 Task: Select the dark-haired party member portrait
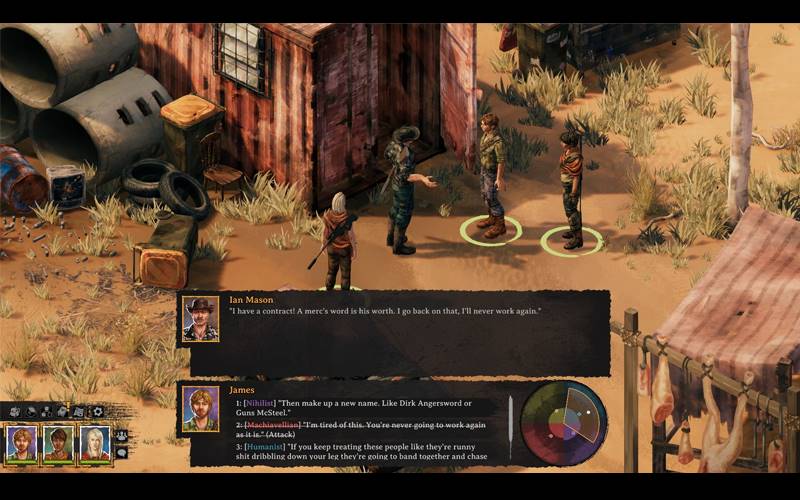point(58,443)
